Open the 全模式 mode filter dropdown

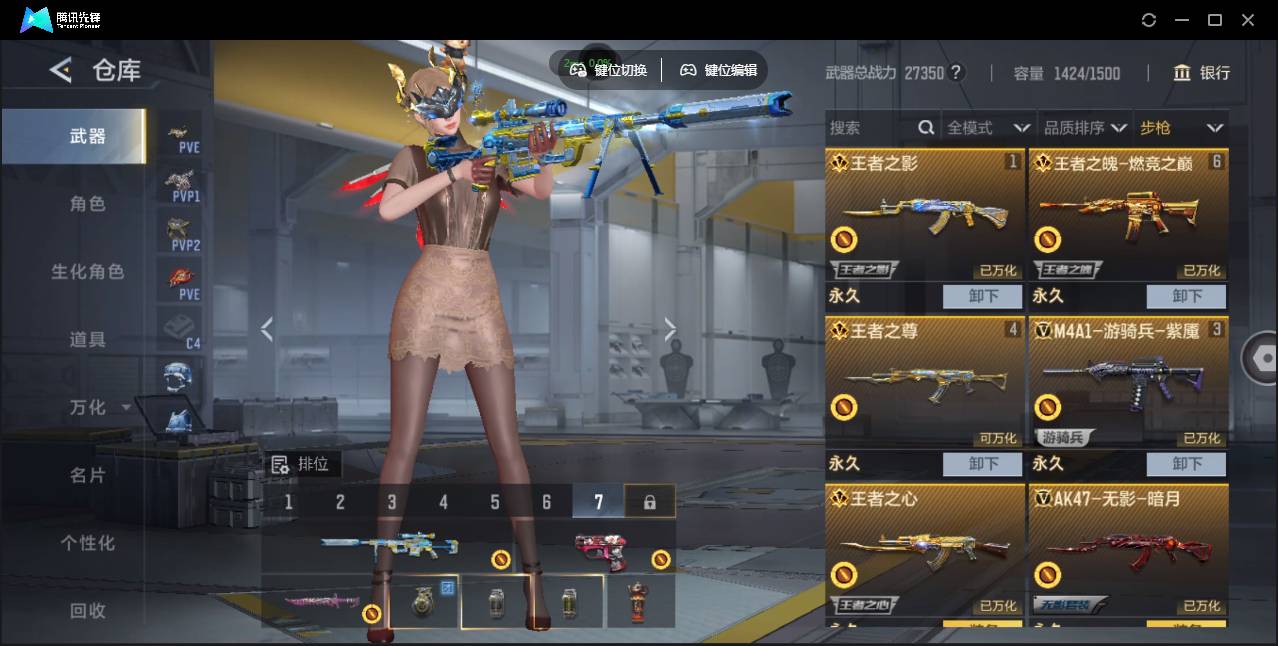(988, 128)
